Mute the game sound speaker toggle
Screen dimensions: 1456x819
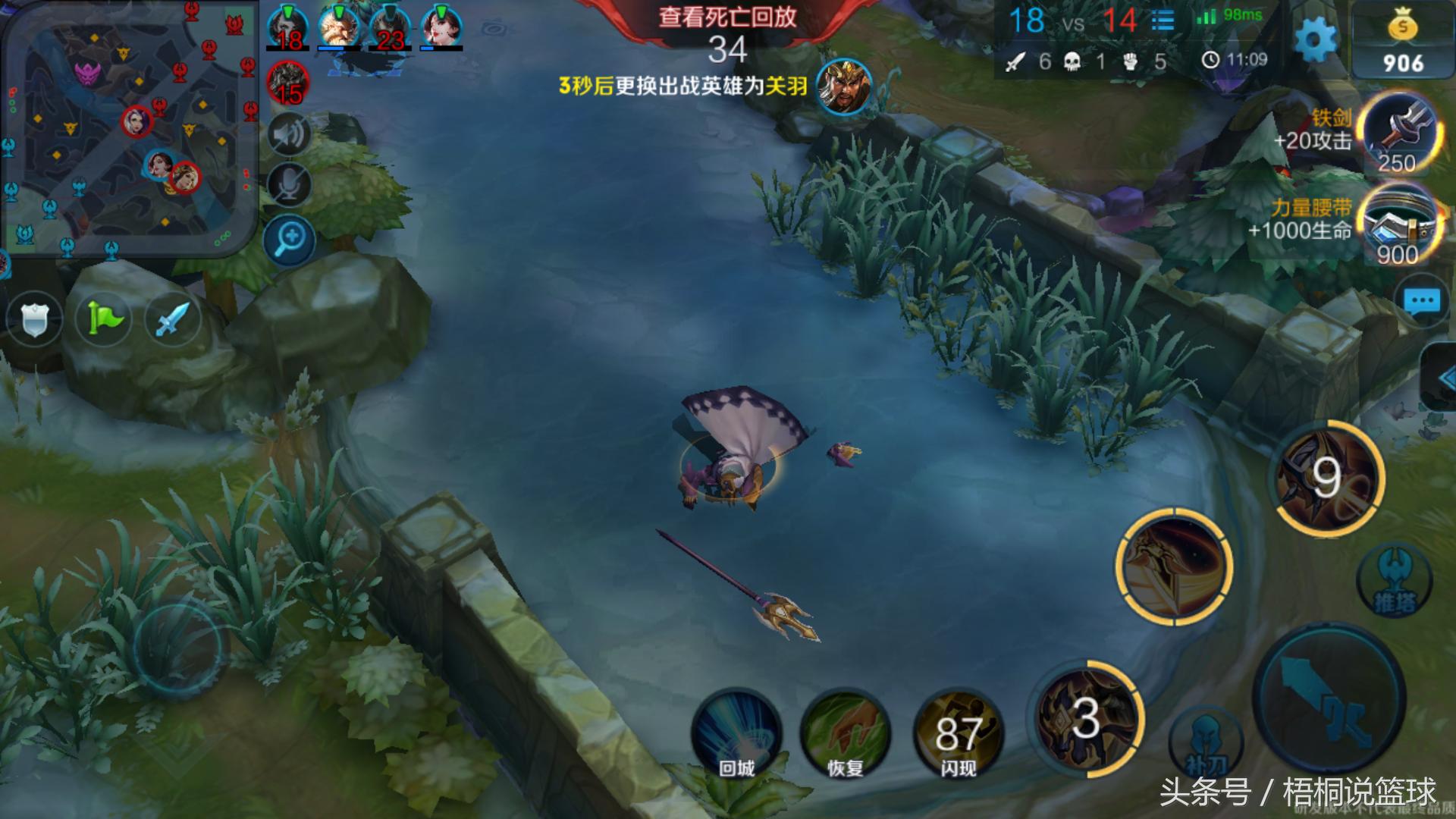tap(289, 133)
